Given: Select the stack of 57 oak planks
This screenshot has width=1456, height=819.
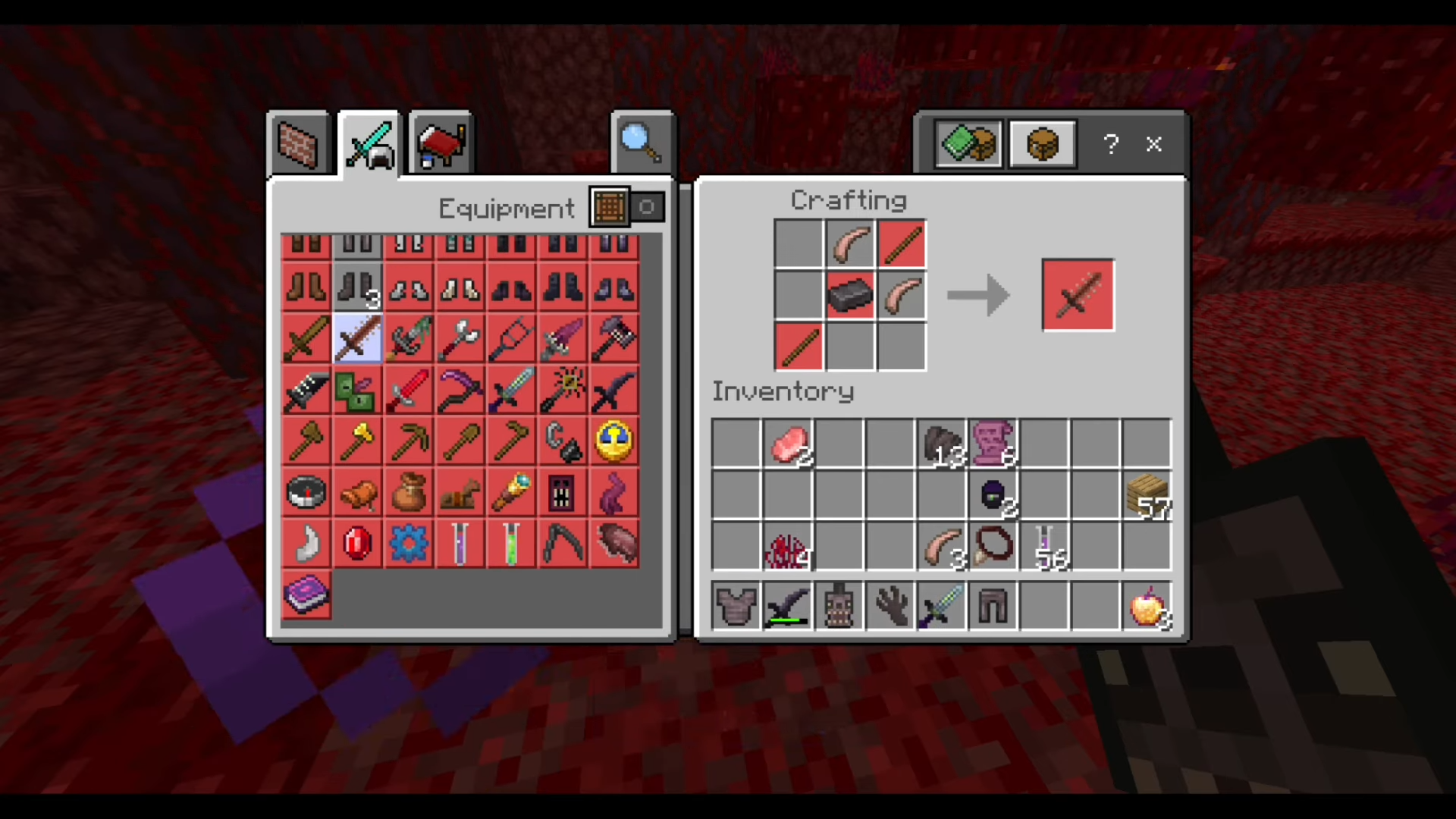Looking at the screenshot, I should pos(1147,495).
